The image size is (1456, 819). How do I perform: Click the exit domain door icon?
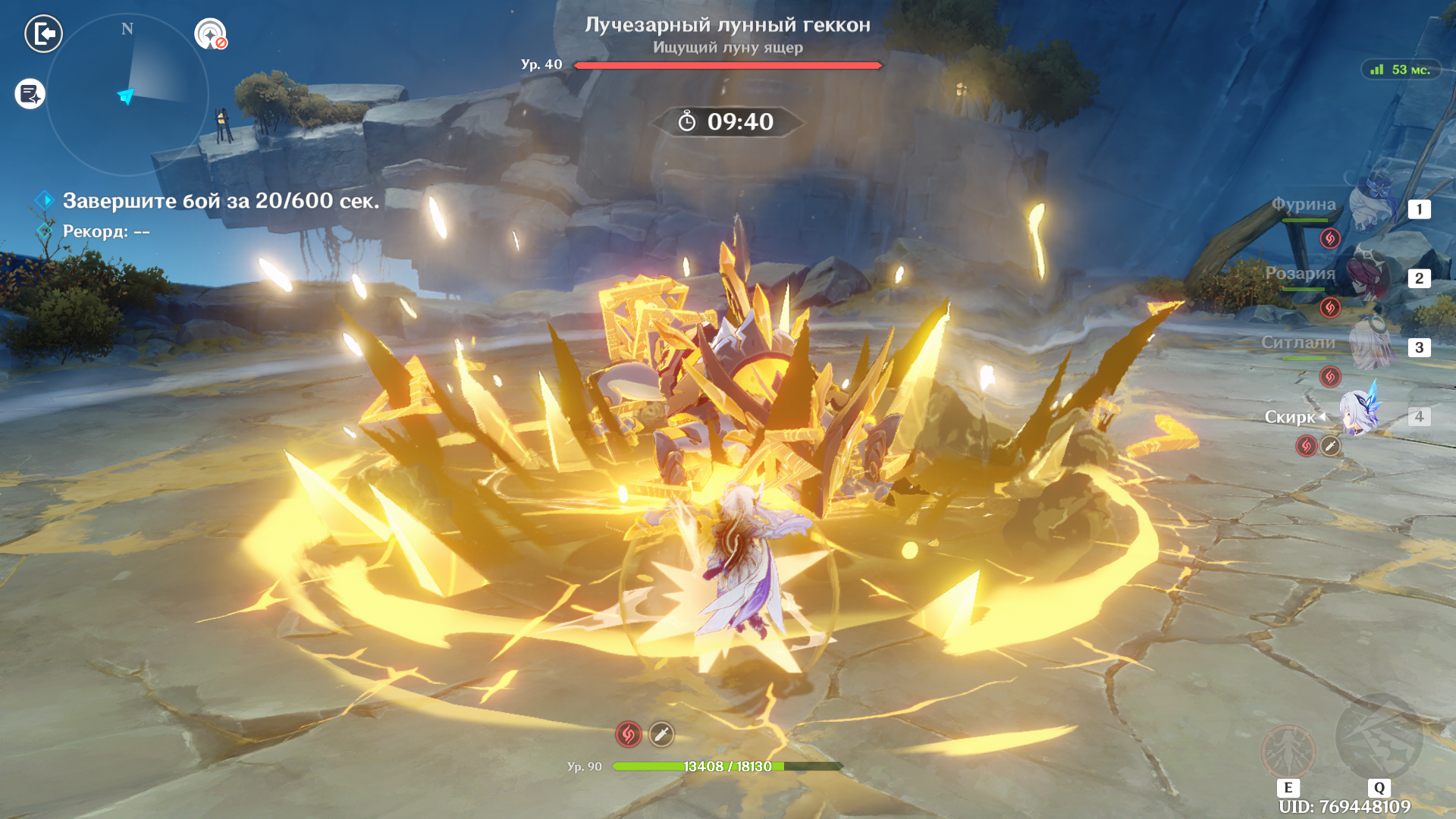44,33
